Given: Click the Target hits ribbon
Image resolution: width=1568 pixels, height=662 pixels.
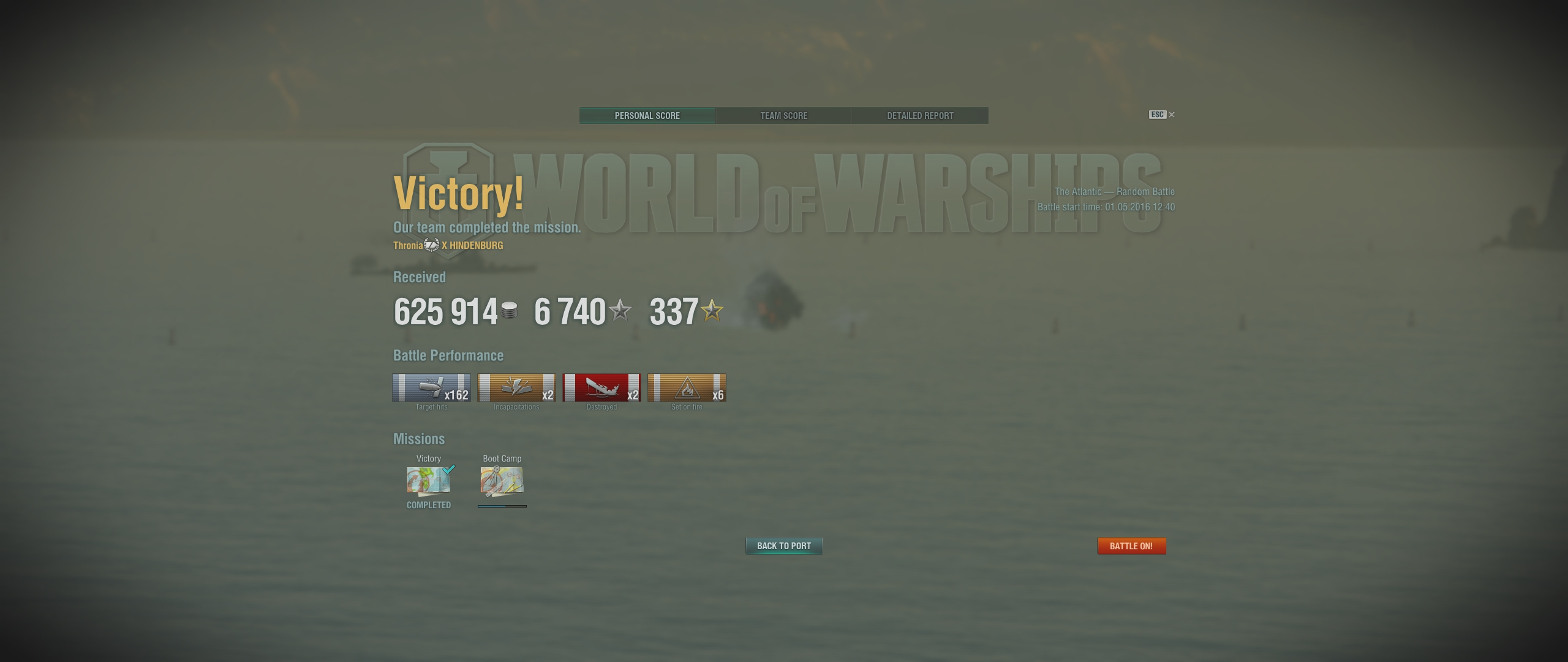Looking at the screenshot, I should (x=431, y=388).
